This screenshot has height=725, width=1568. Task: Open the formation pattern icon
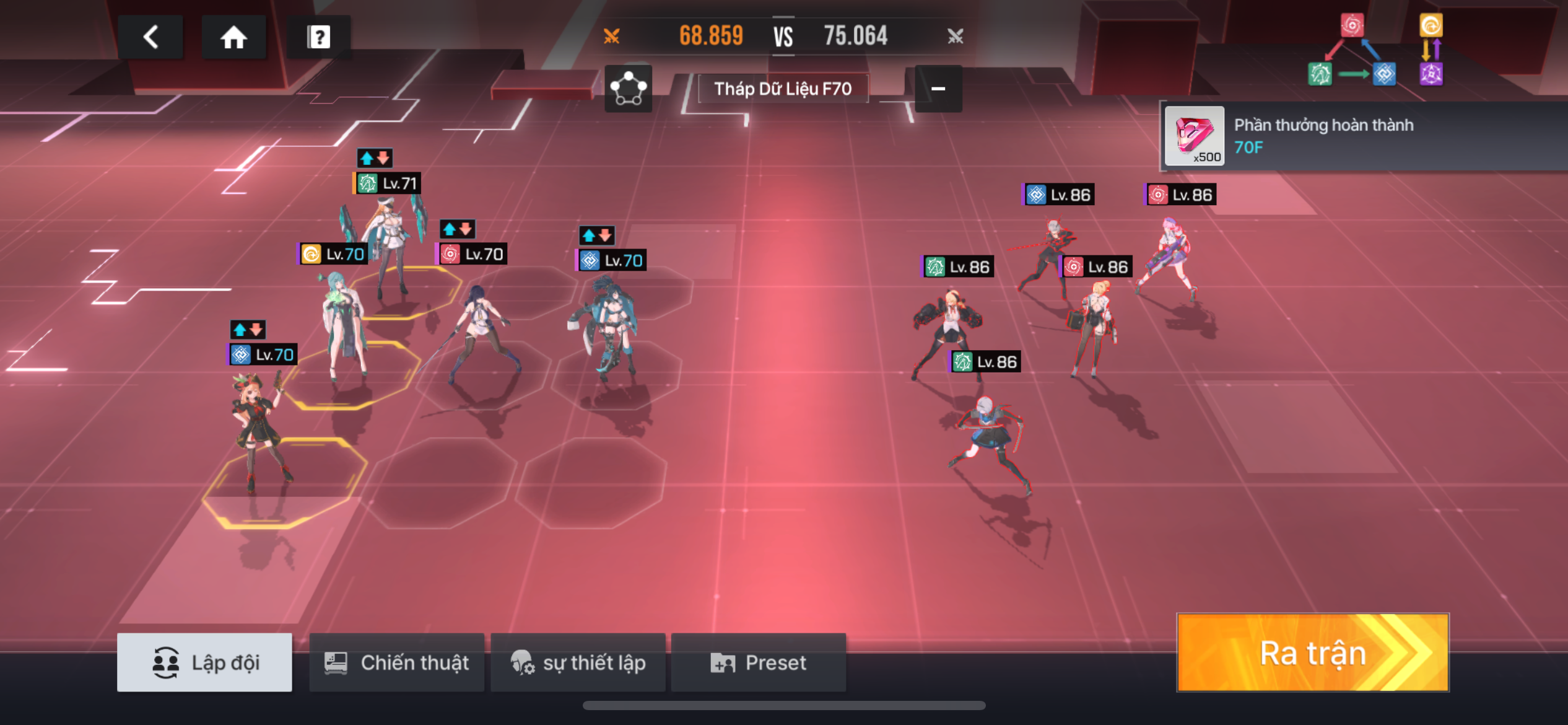pos(628,89)
